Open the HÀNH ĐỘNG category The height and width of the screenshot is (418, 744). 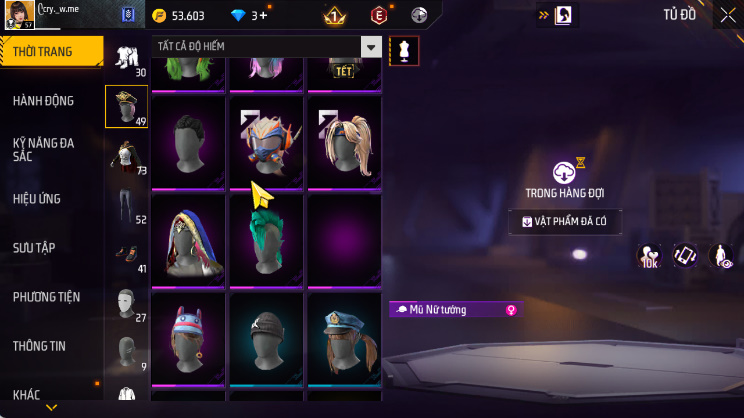pos(43,101)
